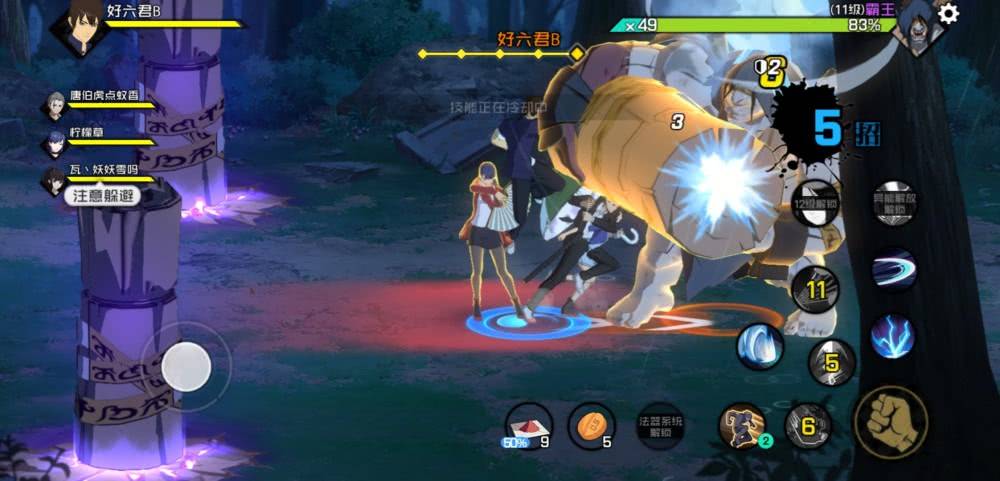The width and height of the screenshot is (1000, 481).
Task: Select teammate 唐伯虎点蚊香 in party list
Action: point(55,105)
